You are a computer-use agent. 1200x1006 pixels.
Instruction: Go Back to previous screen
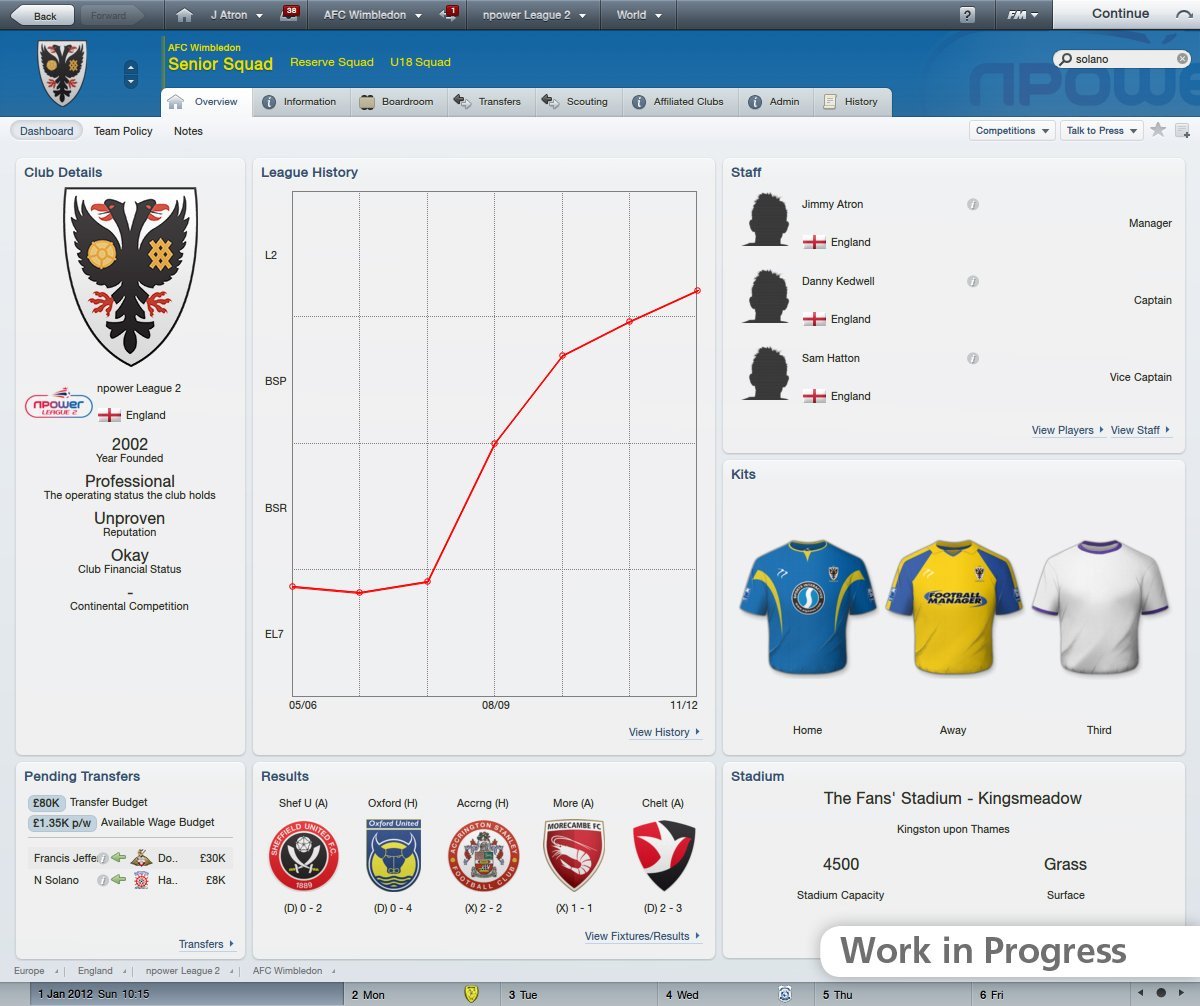40,15
